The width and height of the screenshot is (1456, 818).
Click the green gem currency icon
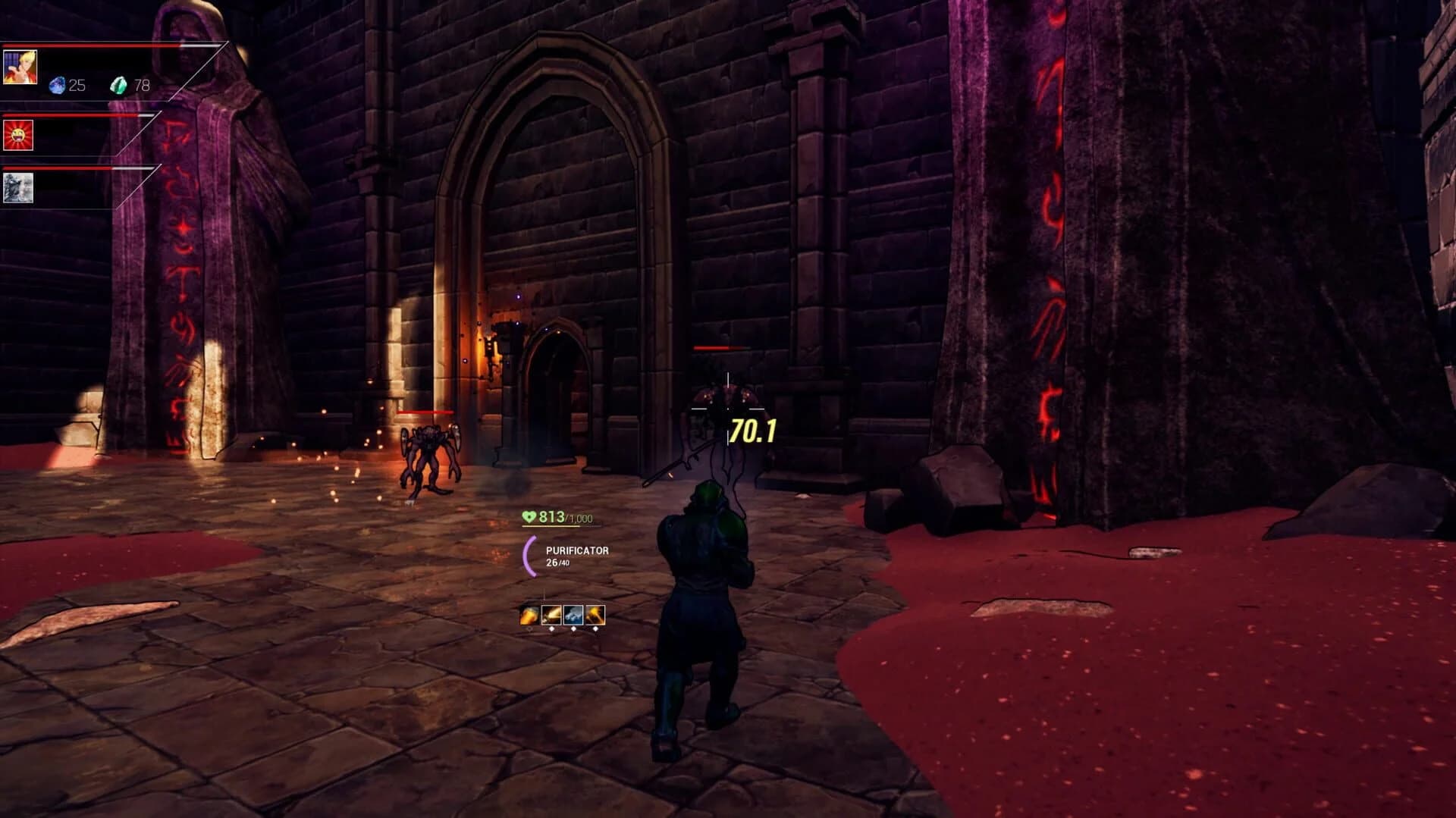click(120, 86)
